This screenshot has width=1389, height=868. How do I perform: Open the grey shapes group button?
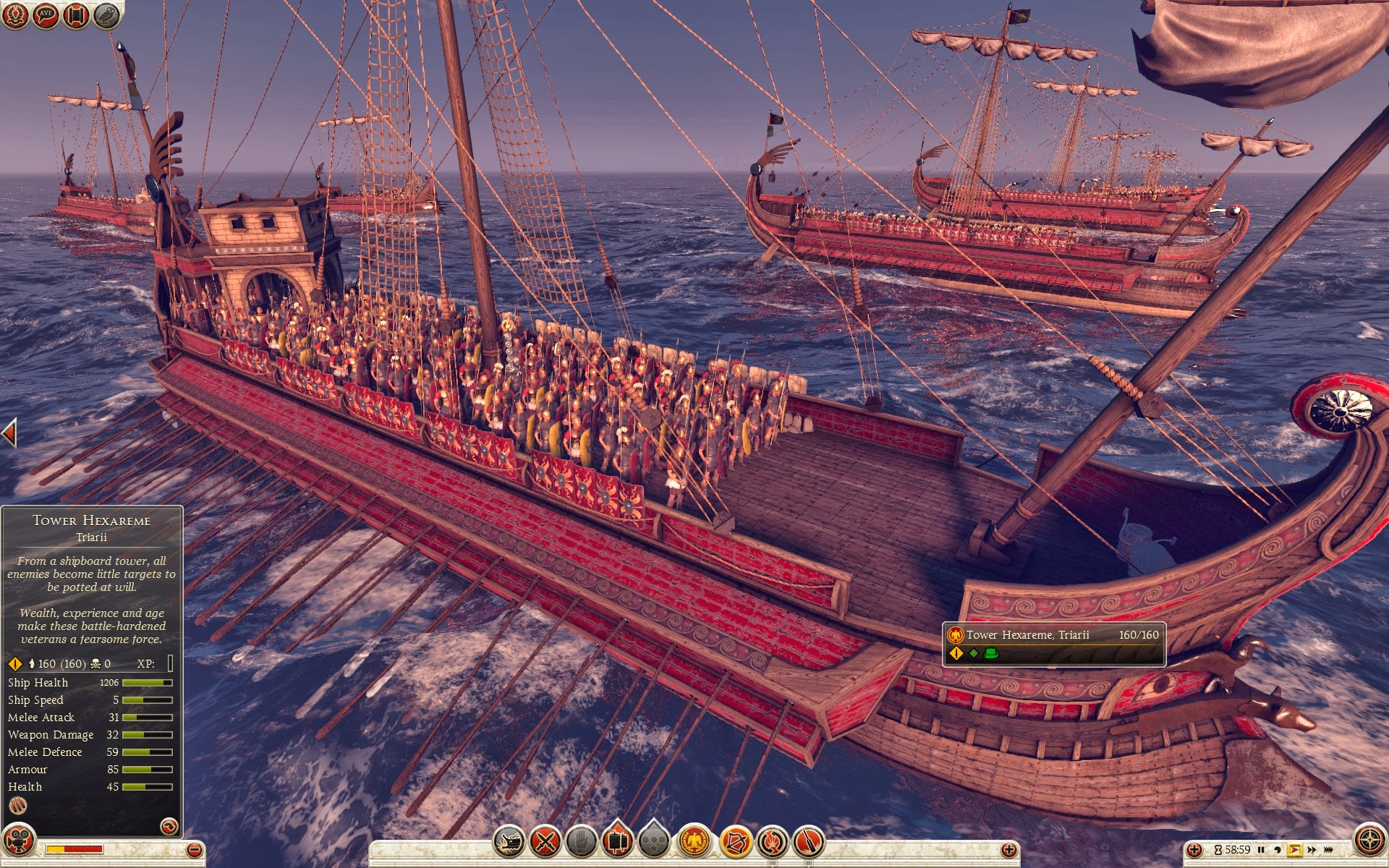tap(654, 842)
